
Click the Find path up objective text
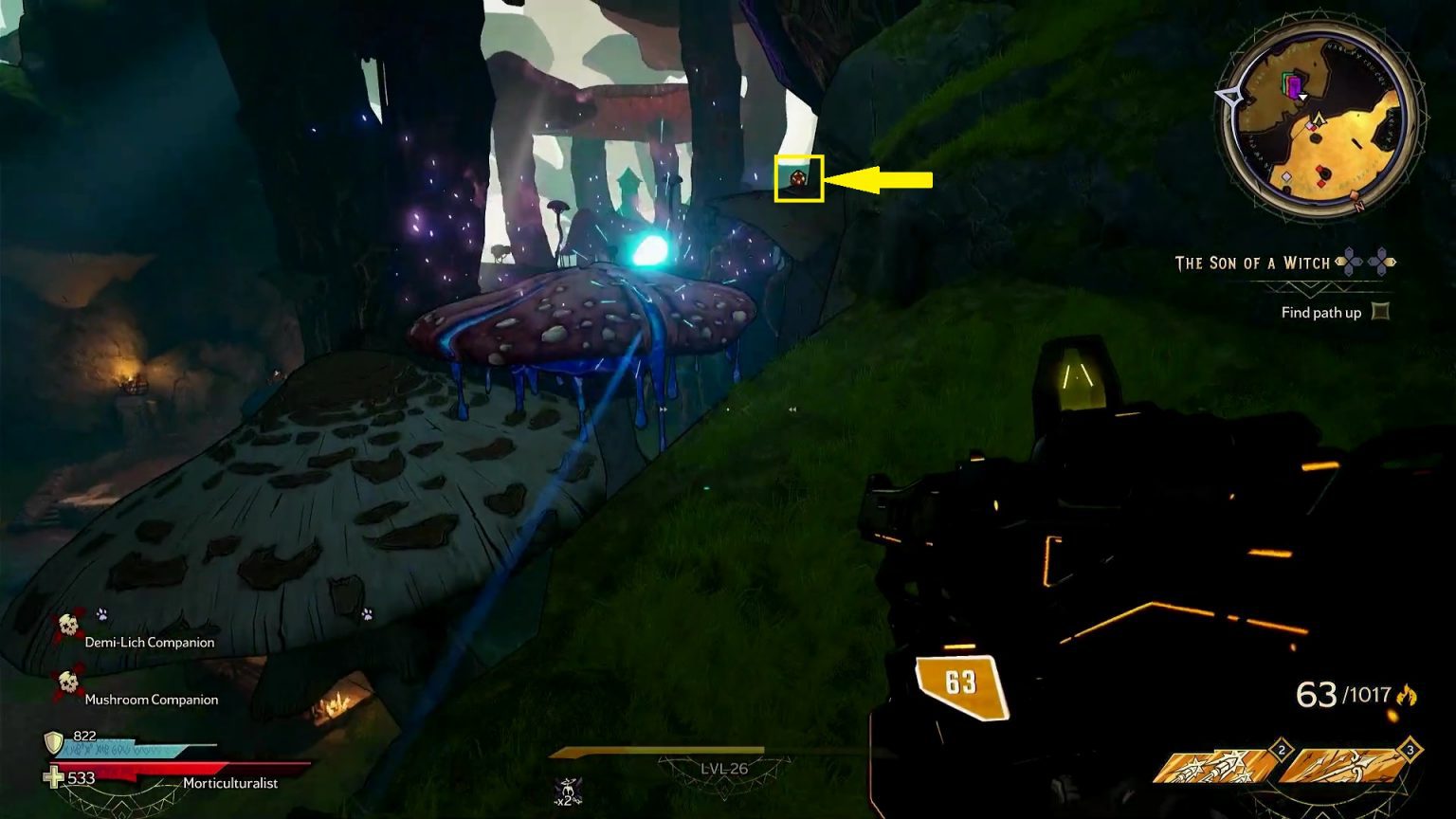coord(1322,313)
